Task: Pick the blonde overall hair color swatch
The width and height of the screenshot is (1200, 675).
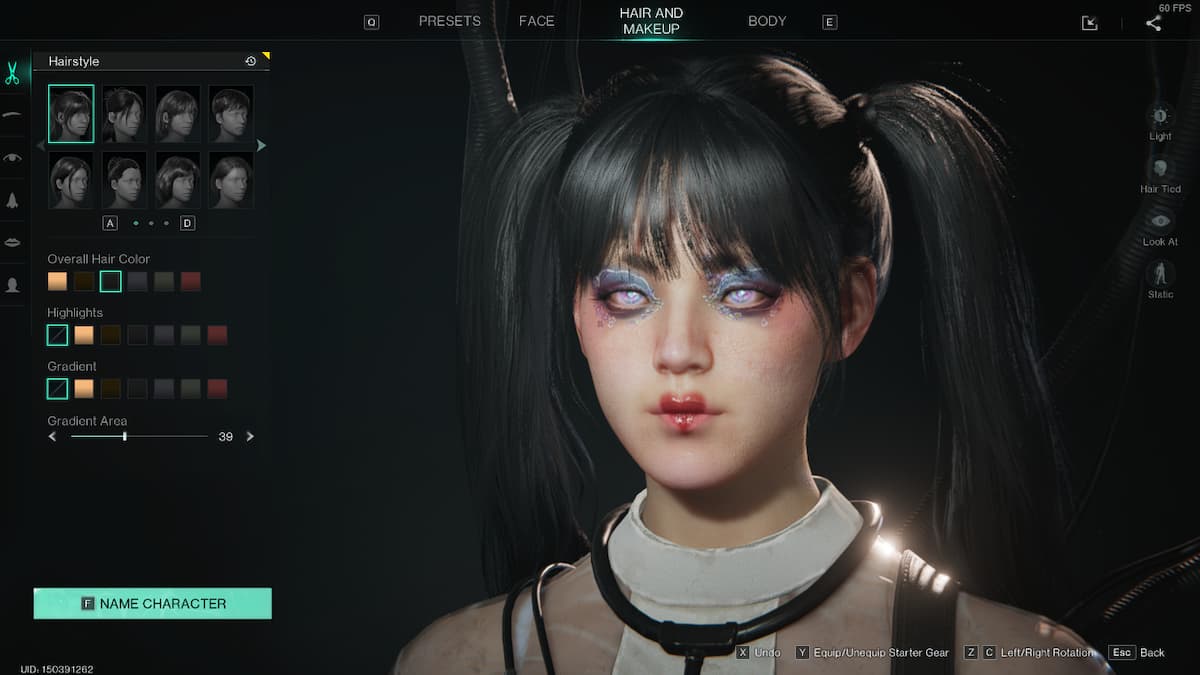Action: (58, 282)
